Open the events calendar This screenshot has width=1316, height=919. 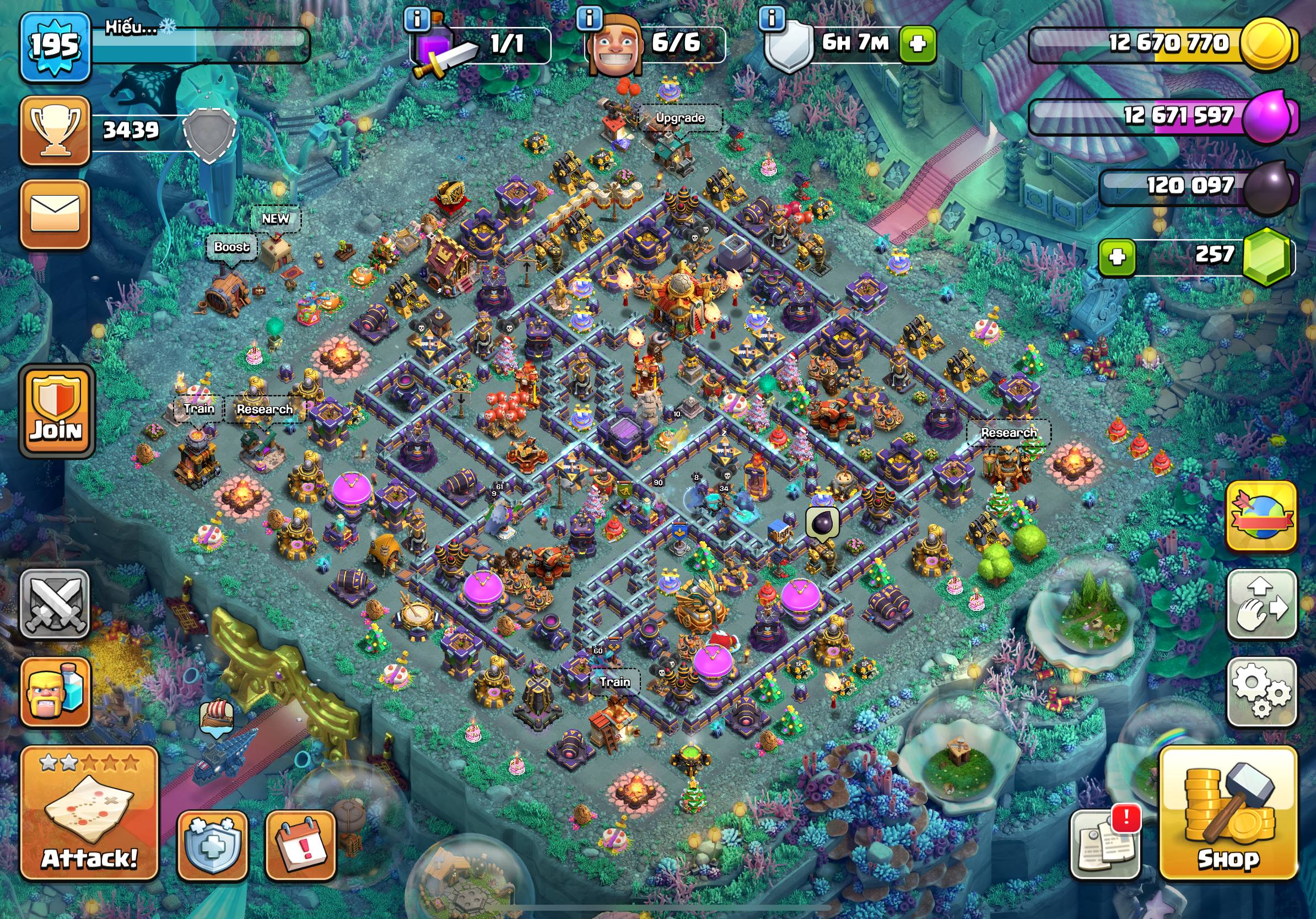[300, 845]
